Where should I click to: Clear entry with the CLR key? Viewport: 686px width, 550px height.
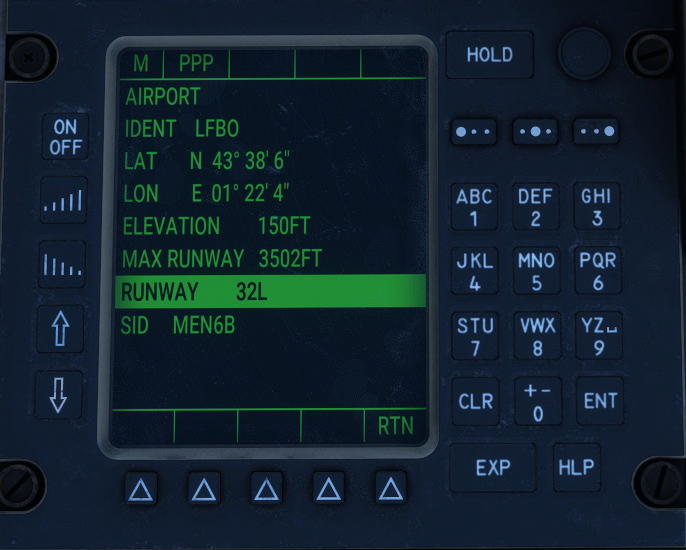(x=475, y=401)
